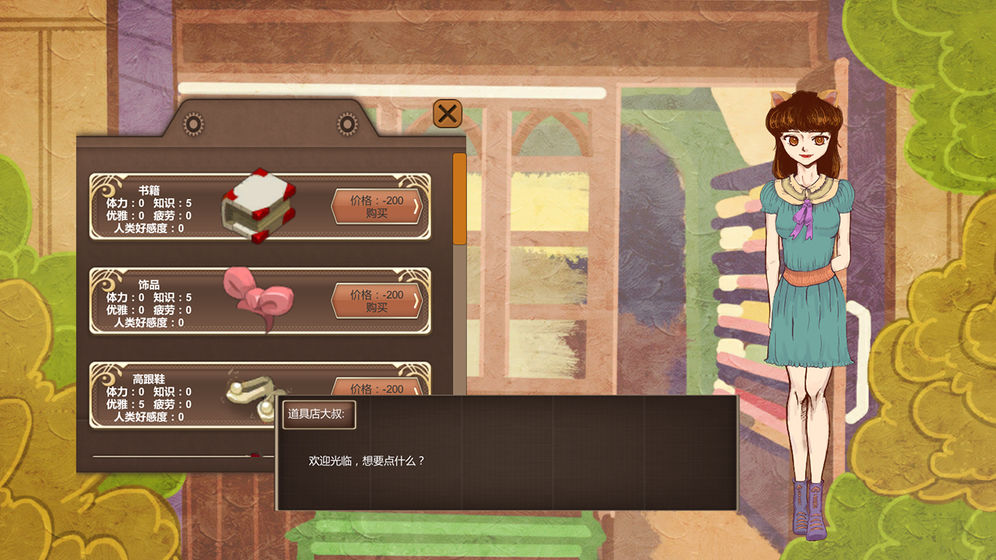Select the pink bow 饰品 icon

tap(258, 298)
